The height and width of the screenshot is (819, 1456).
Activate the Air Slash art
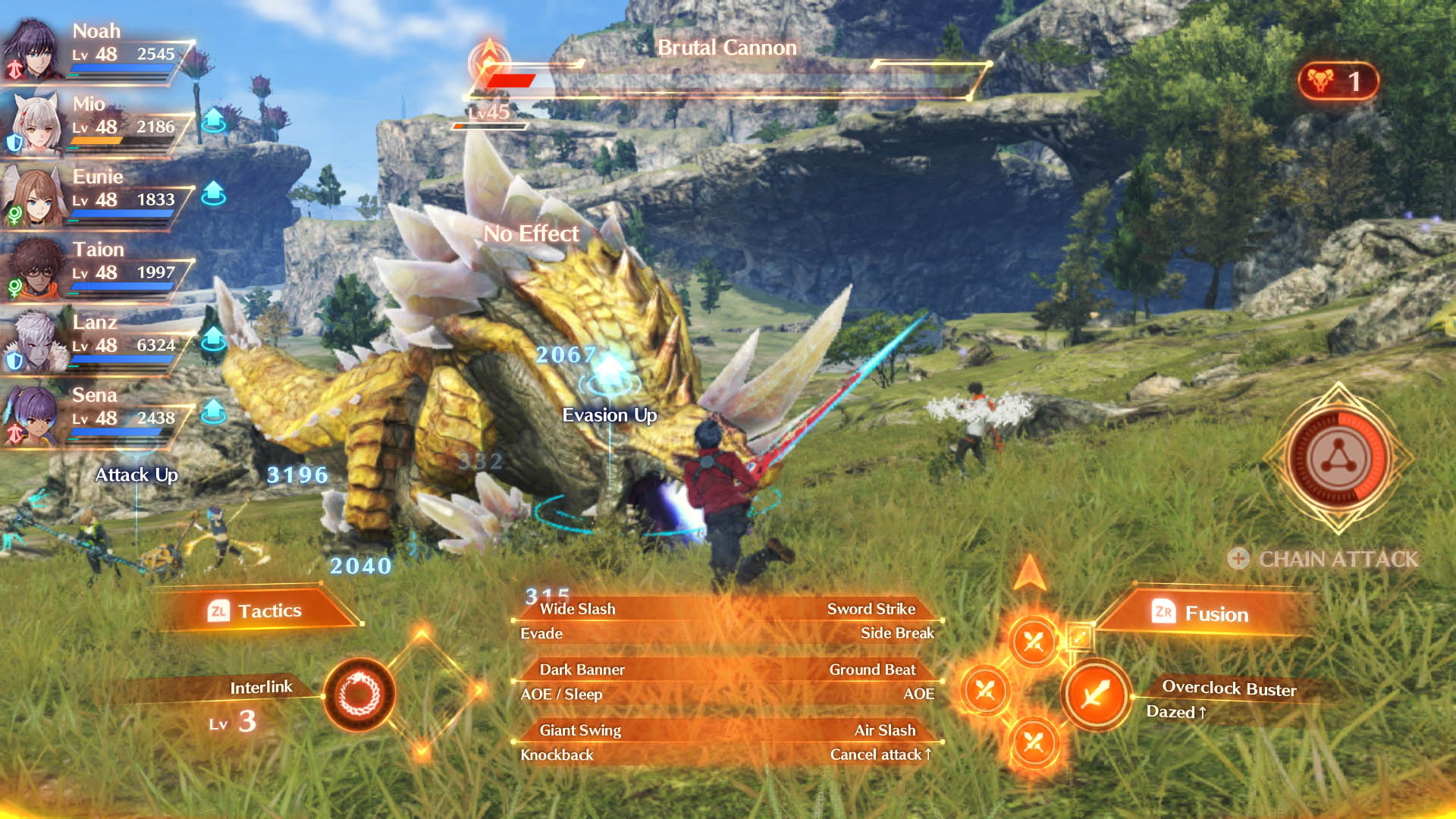point(884,730)
